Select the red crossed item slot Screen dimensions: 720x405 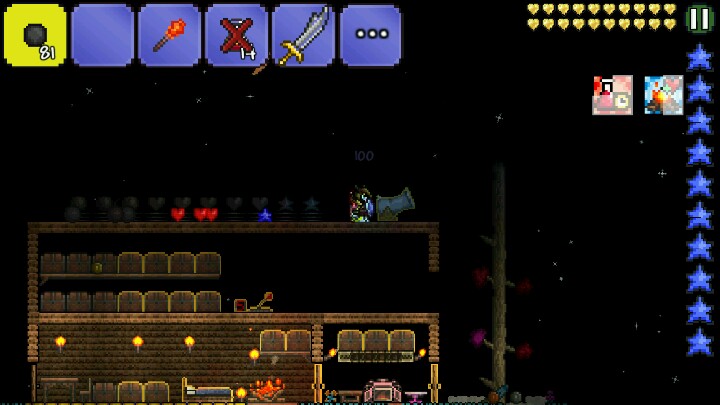tap(236, 35)
